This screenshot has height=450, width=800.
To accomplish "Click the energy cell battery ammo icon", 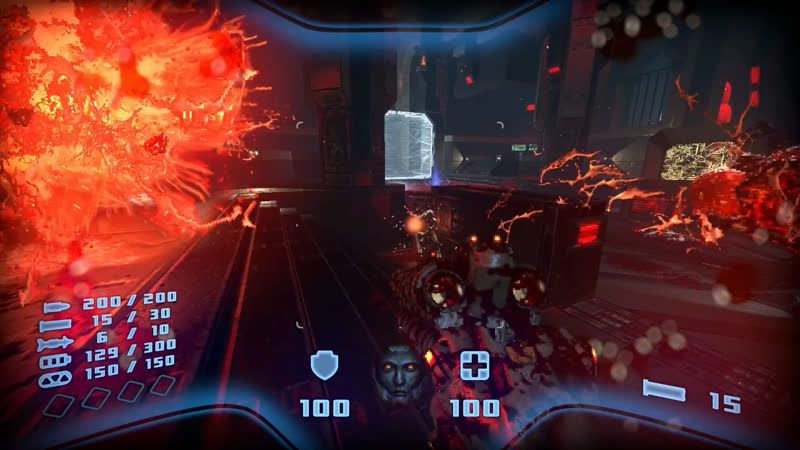I will tap(54, 361).
